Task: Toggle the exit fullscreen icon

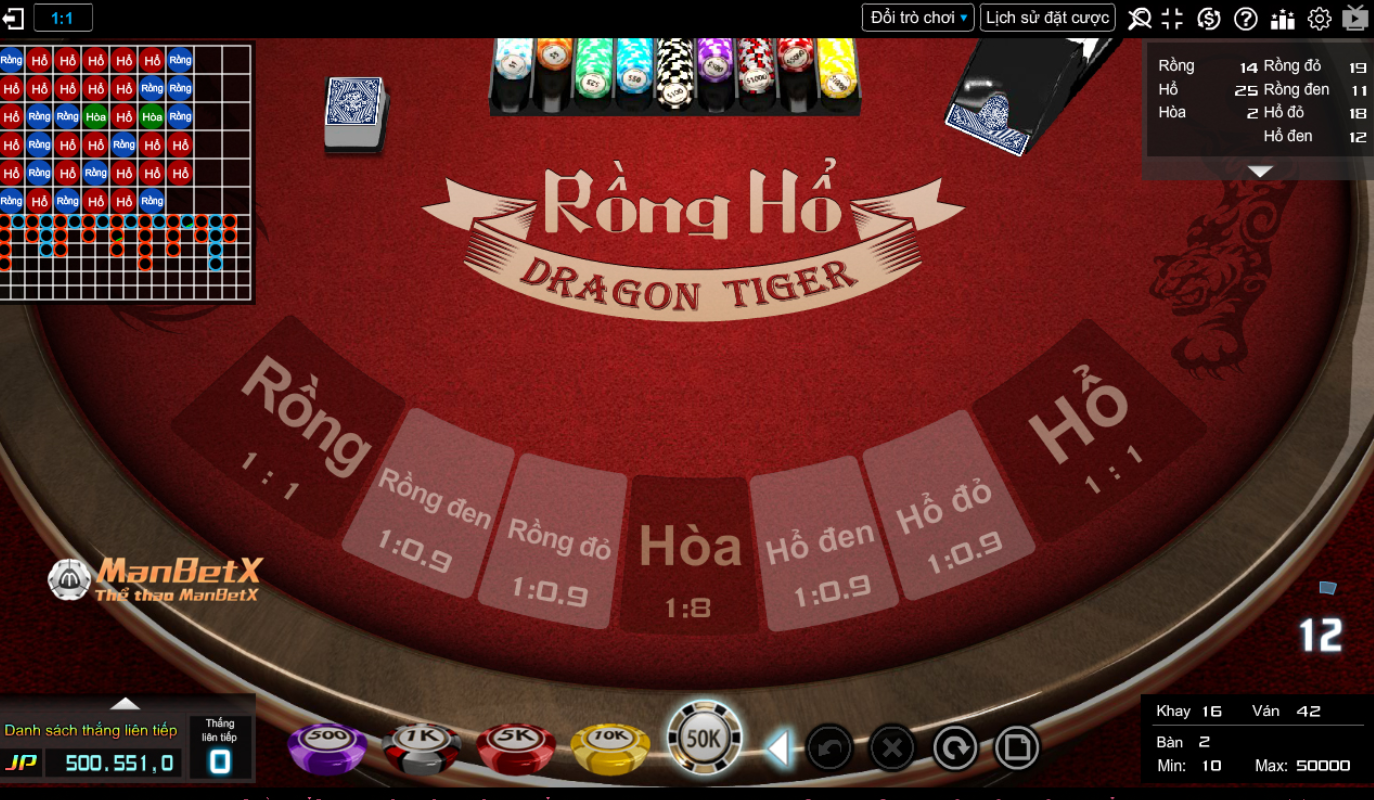Action: pos(1172,17)
